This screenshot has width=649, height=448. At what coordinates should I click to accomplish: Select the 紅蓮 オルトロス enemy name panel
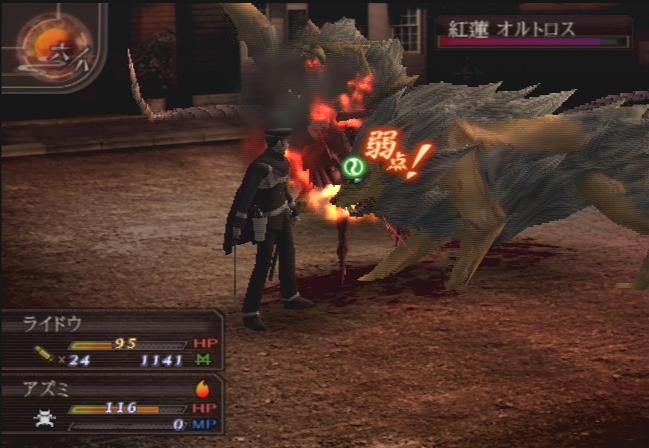[x=532, y=29]
